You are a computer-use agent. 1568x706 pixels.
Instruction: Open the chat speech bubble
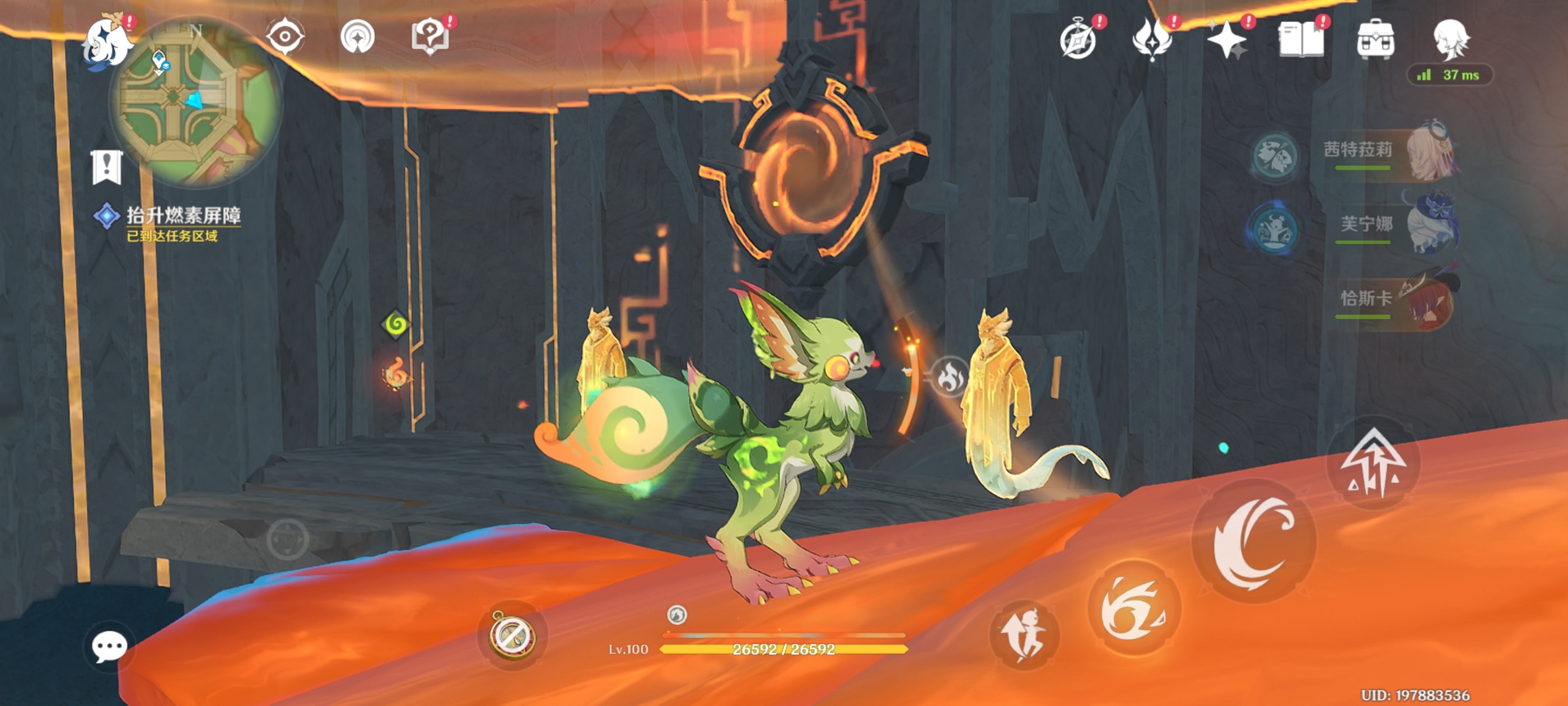(110, 645)
